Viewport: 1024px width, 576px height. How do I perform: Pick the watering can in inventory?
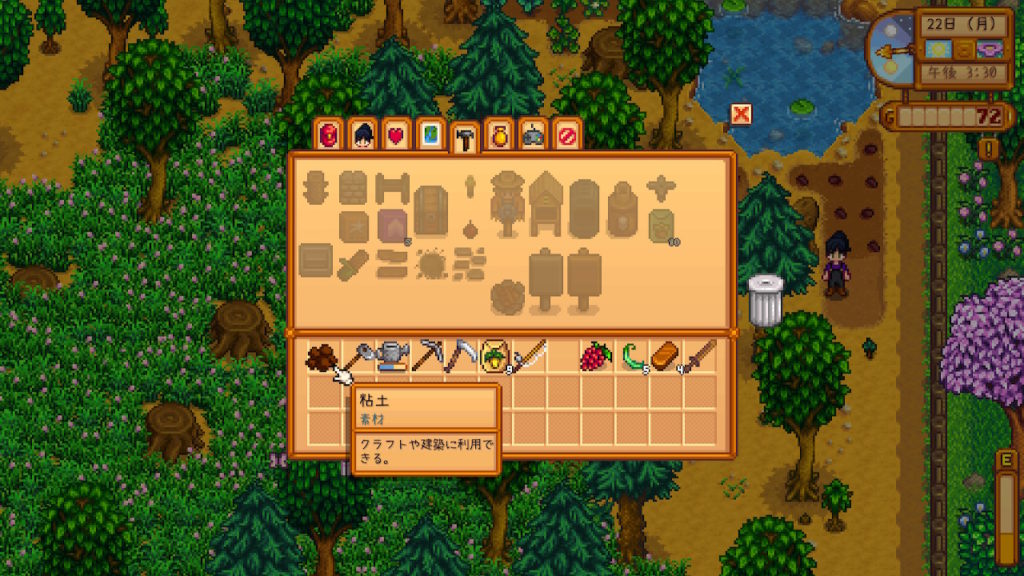(393, 357)
